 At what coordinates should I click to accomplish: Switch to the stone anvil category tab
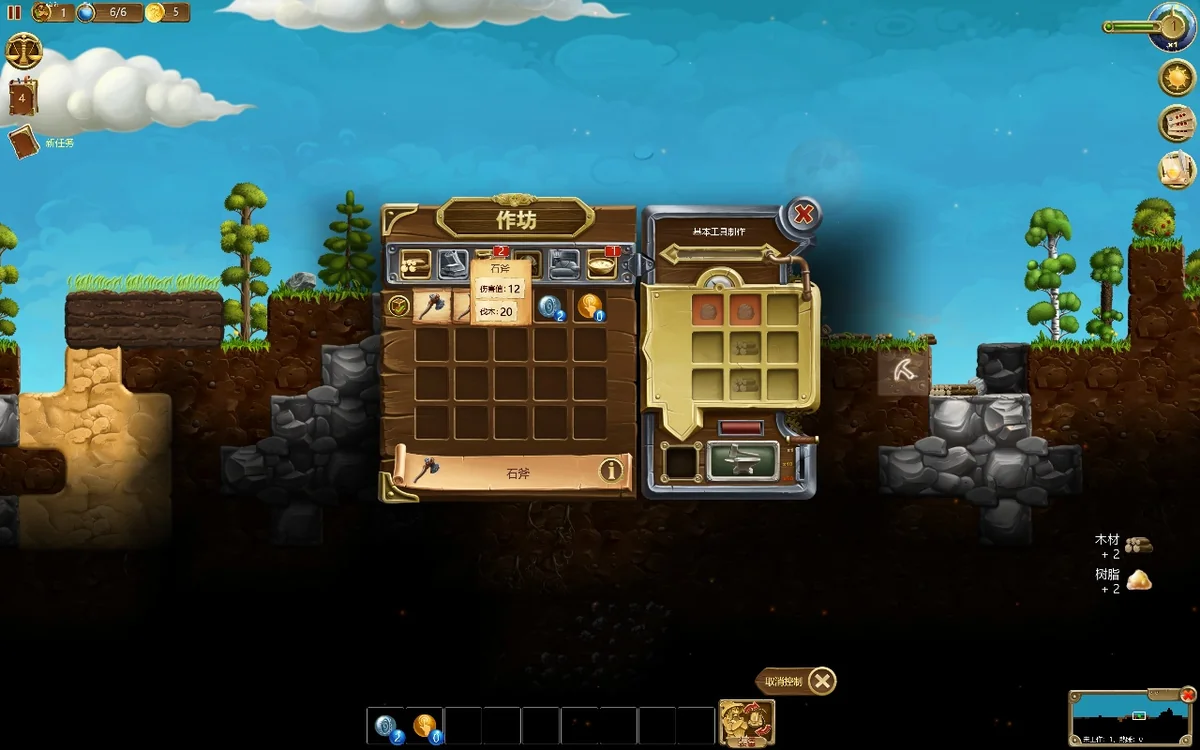(453, 264)
